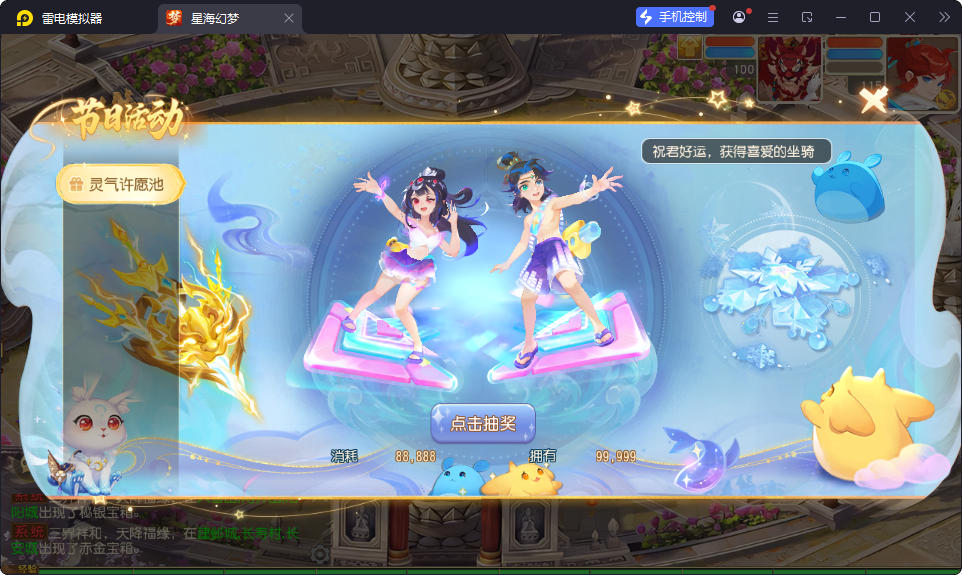Switch to the 雷电模拟器 home tab
The width and height of the screenshot is (962, 575).
click(x=72, y=18)
